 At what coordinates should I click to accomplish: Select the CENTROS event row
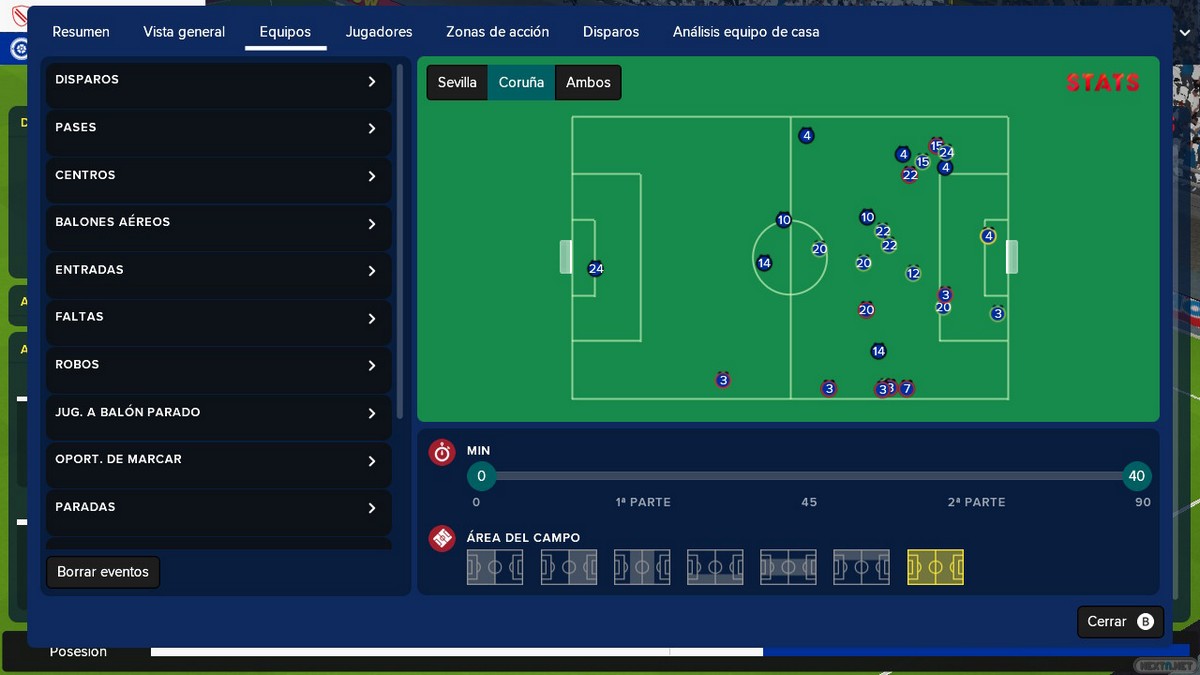point(218,176)
